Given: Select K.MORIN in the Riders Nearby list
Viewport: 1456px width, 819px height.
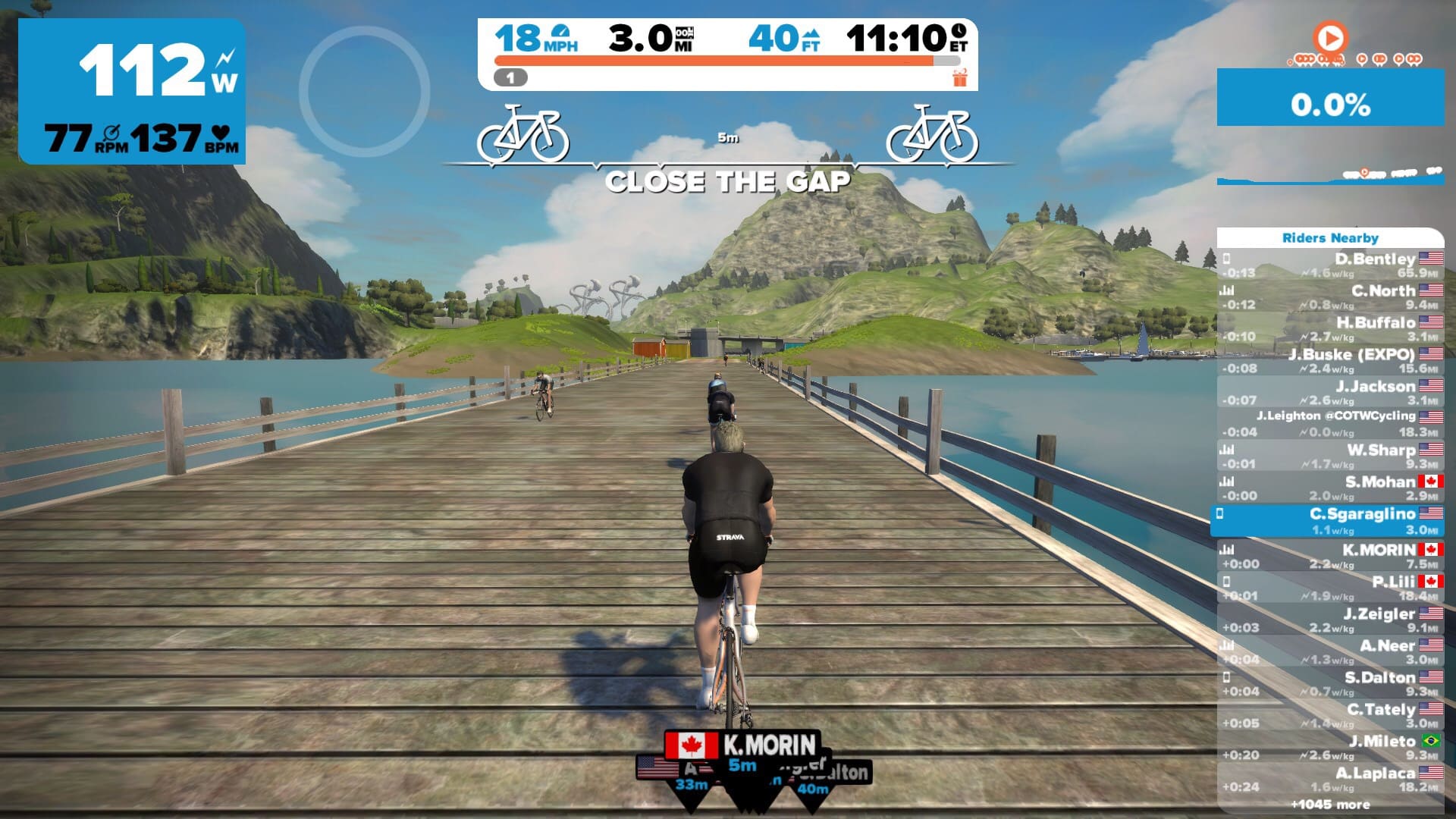Looking at the screenshot, I should pyautogui.click(x=1330, y=556).
